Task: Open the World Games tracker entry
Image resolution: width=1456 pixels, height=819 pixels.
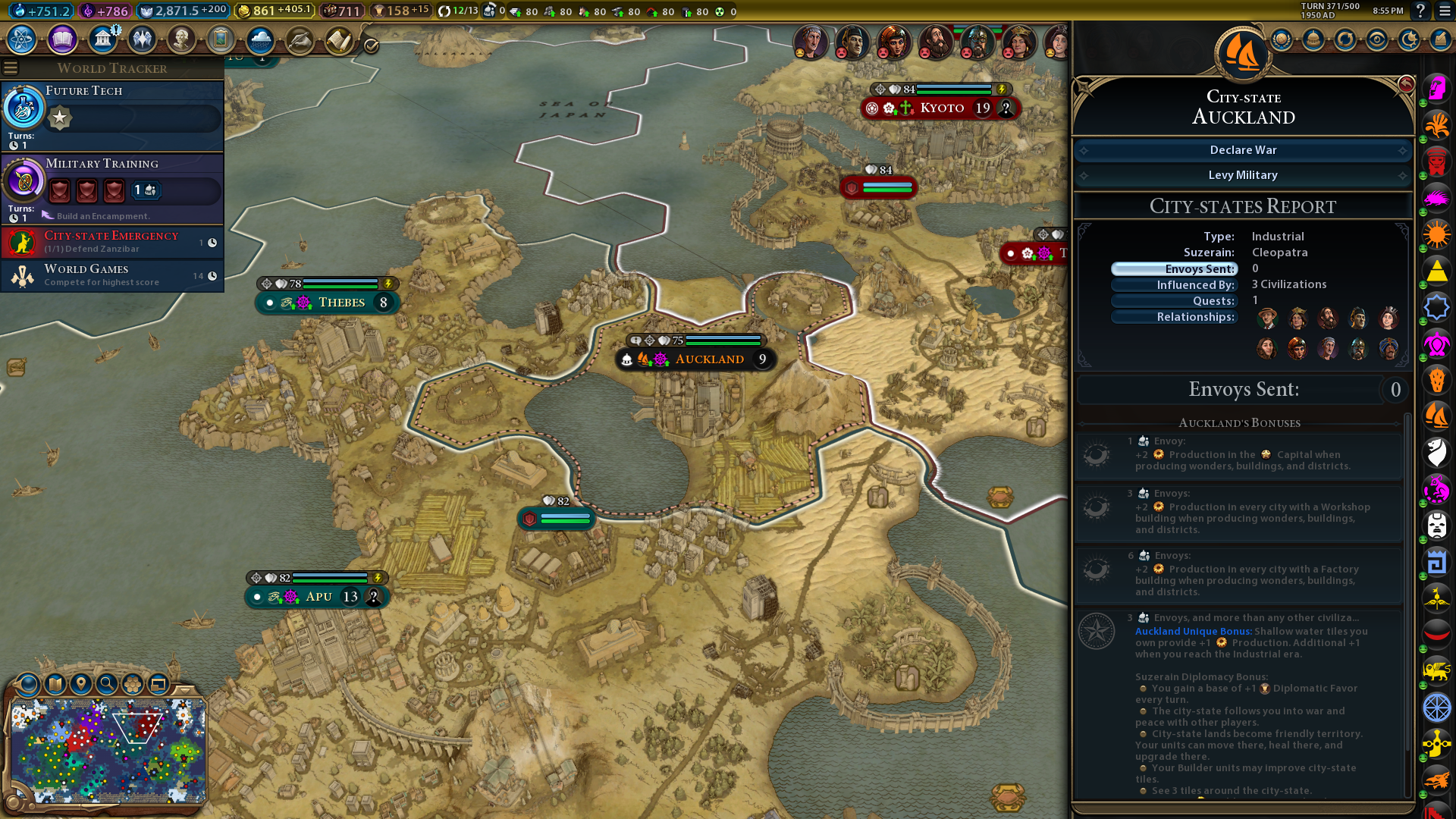Action: [112, 275]
